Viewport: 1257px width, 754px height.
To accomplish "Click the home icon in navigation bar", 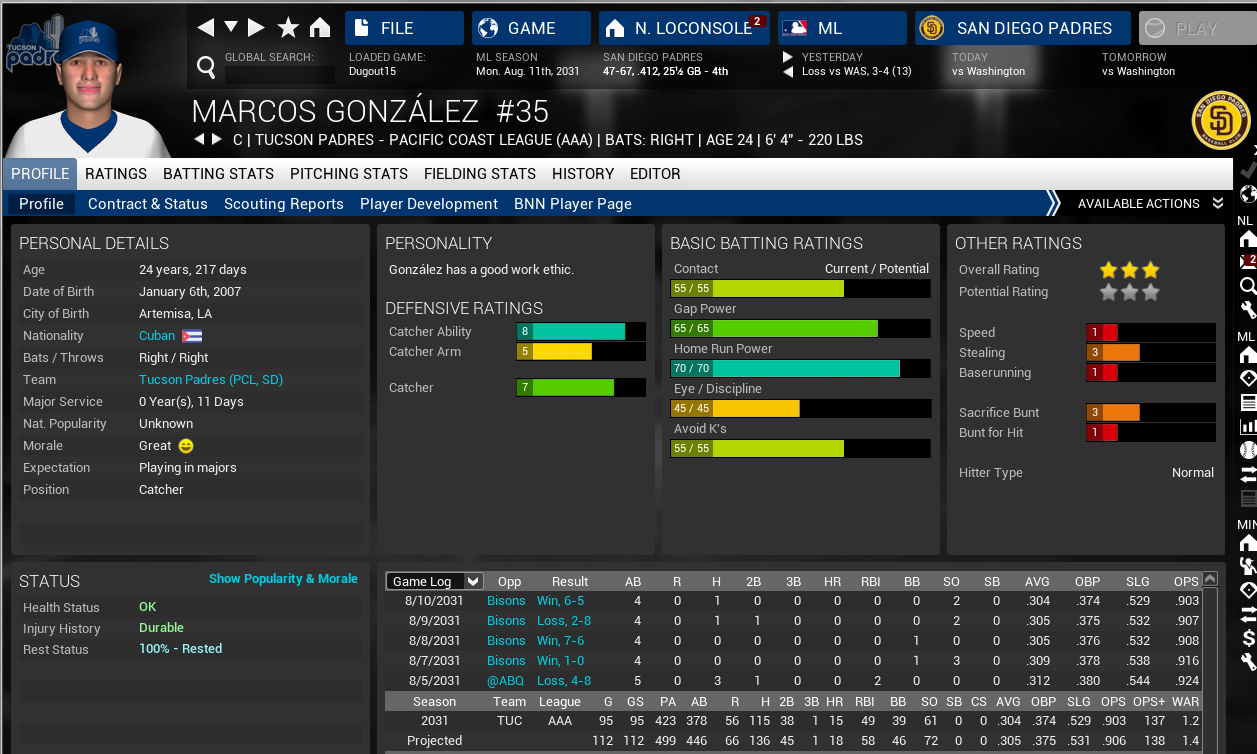I will point(320,27).
